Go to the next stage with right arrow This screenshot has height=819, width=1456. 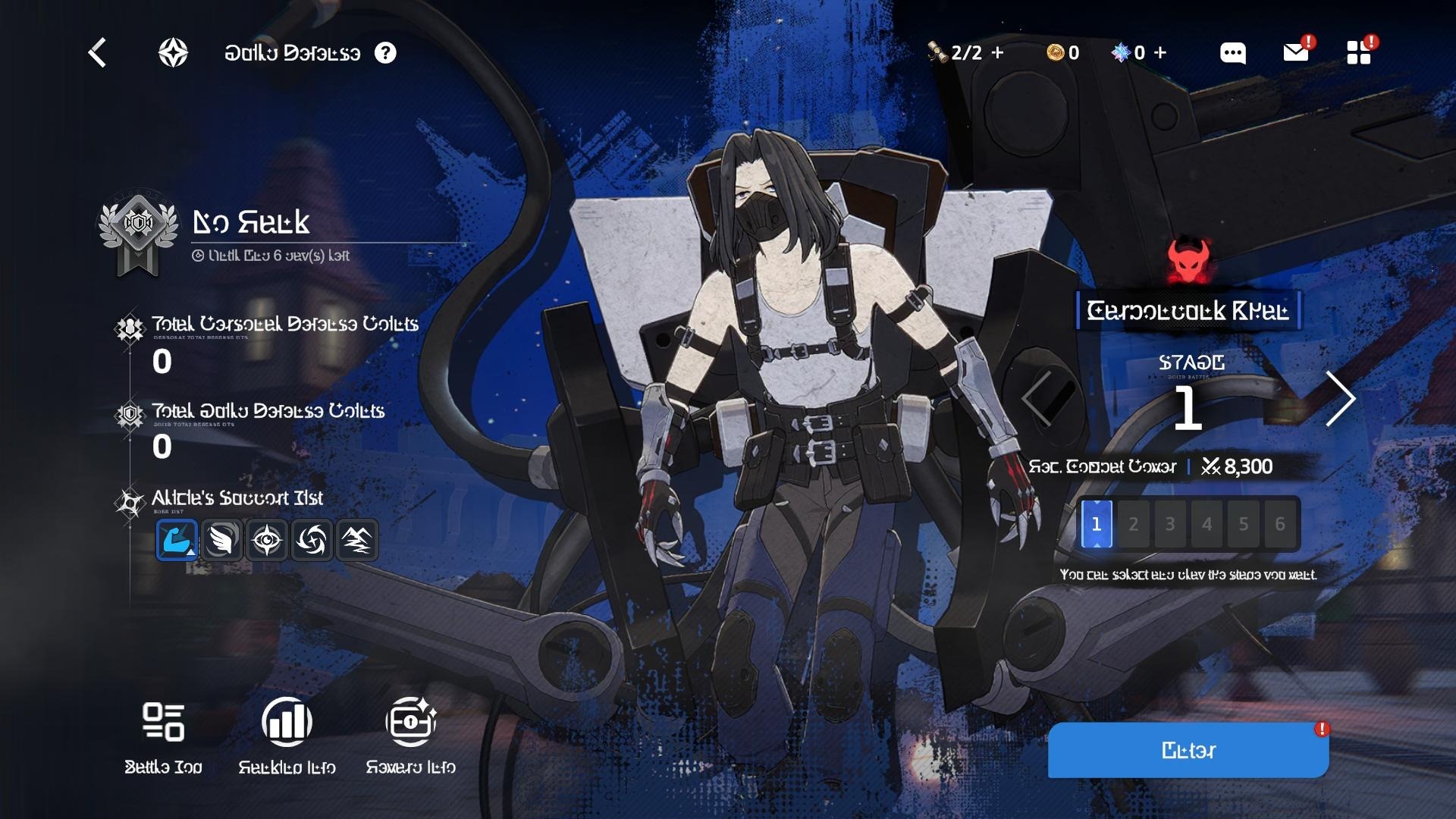[1340, 398]
